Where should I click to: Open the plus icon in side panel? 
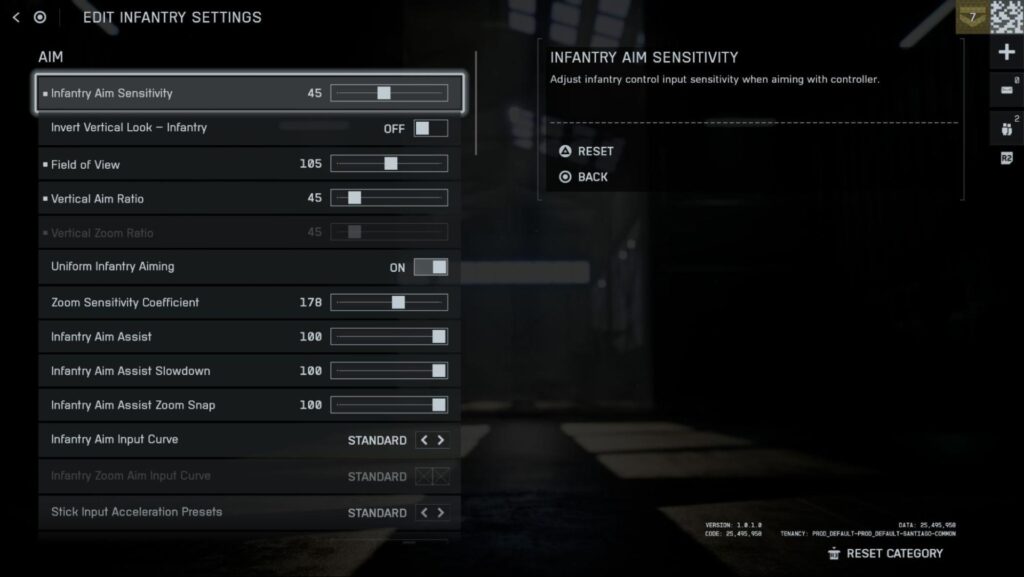[1007, 52]
